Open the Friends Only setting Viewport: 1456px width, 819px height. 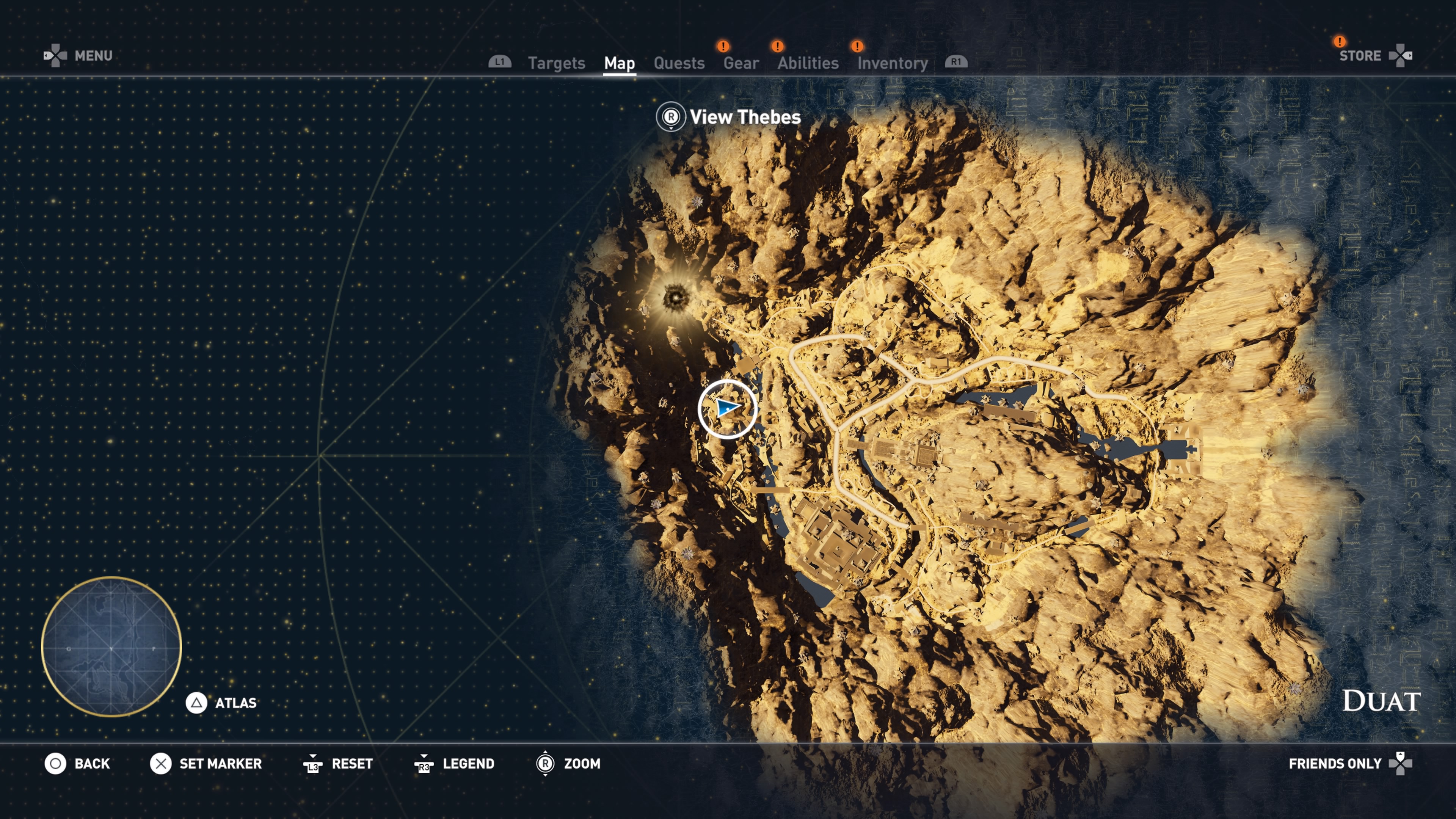1350,764
